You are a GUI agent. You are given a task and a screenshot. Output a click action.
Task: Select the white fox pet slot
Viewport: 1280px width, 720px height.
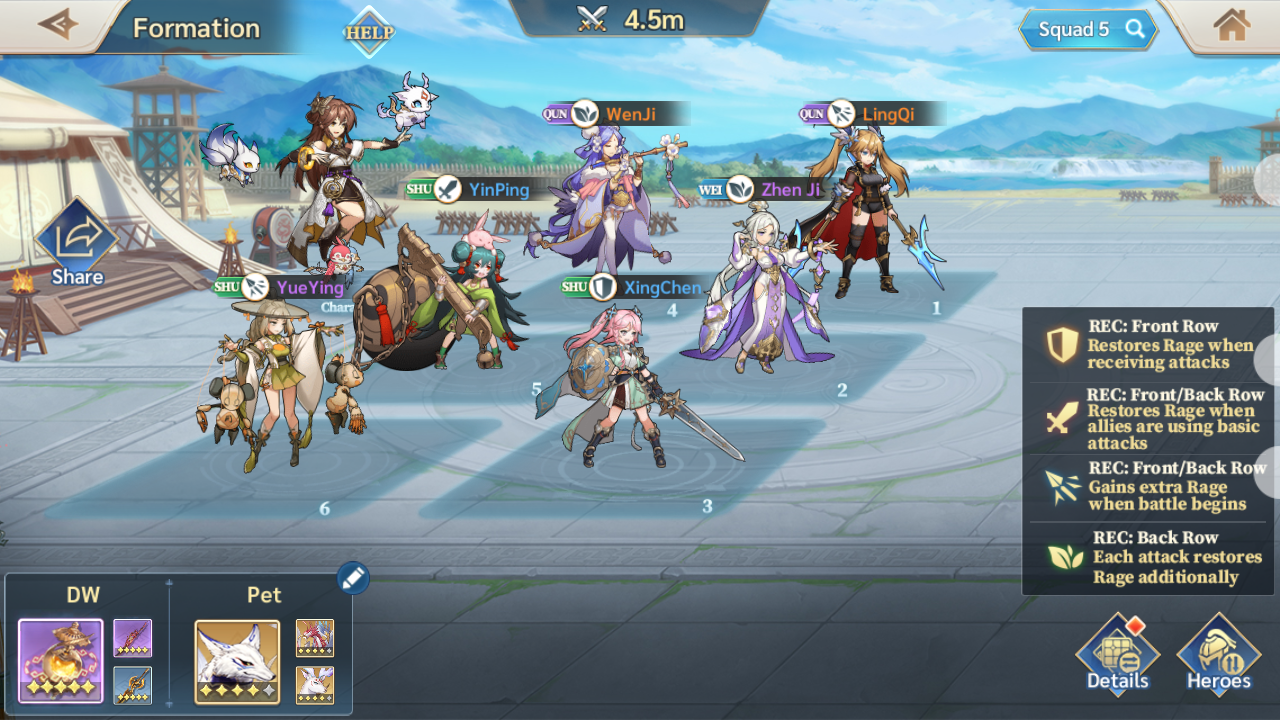point(237,661)
